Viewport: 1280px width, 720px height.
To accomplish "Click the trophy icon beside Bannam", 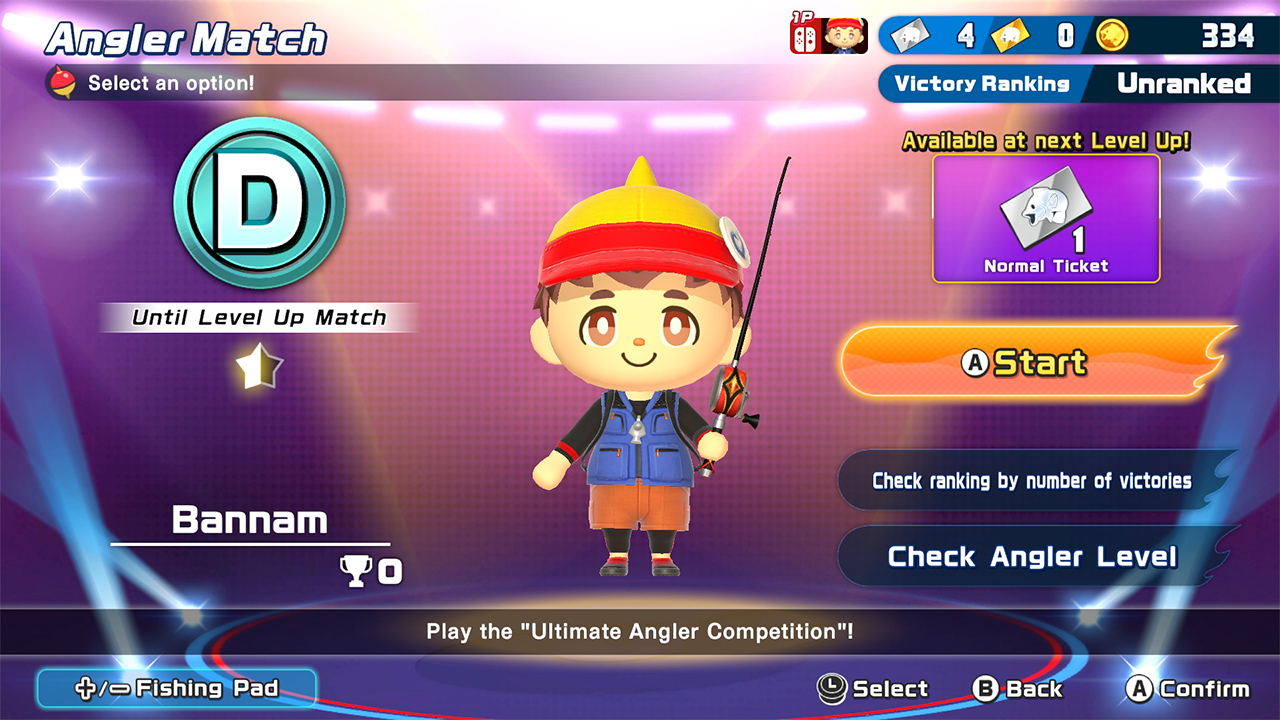I will (355, 571).
